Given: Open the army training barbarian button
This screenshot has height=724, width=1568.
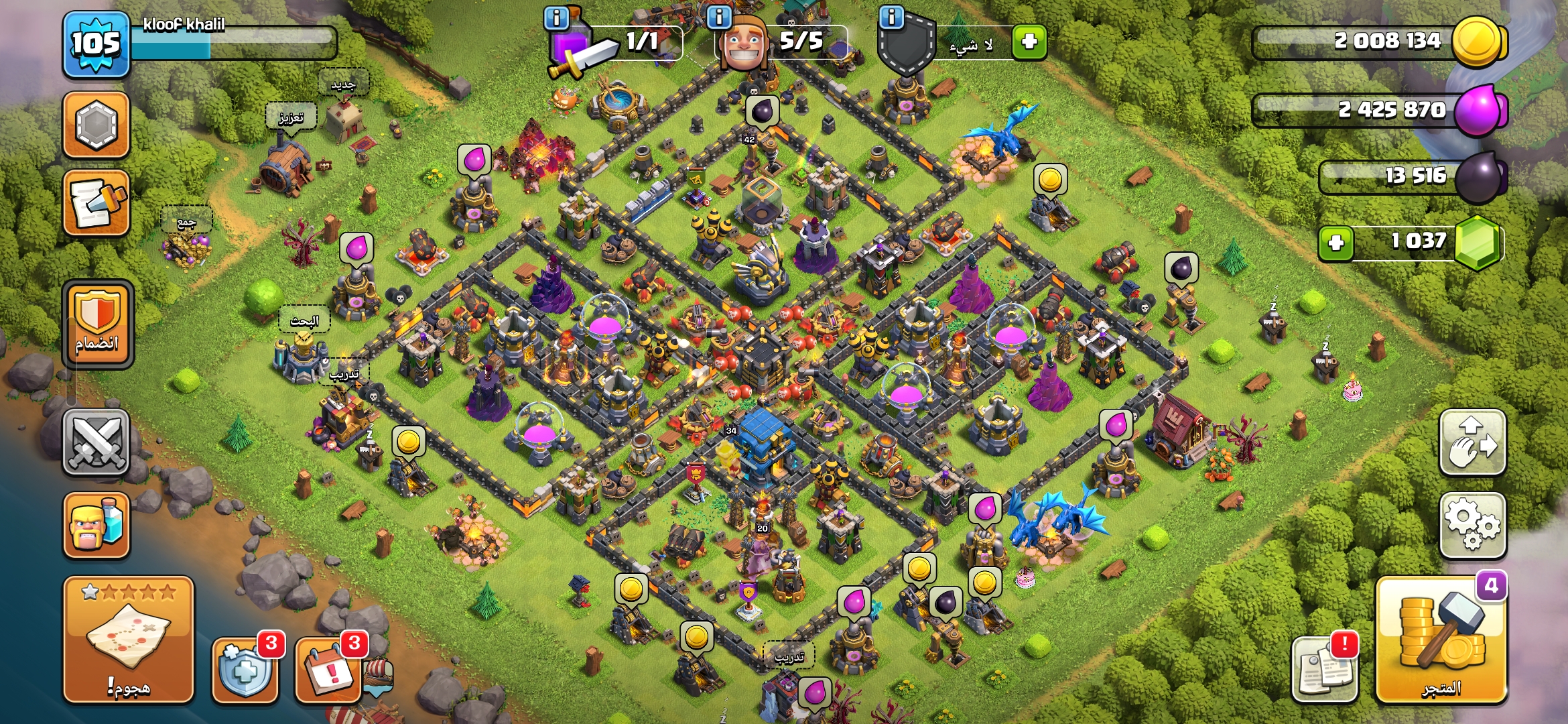Looking at the screenshot, I should [96, 525].
